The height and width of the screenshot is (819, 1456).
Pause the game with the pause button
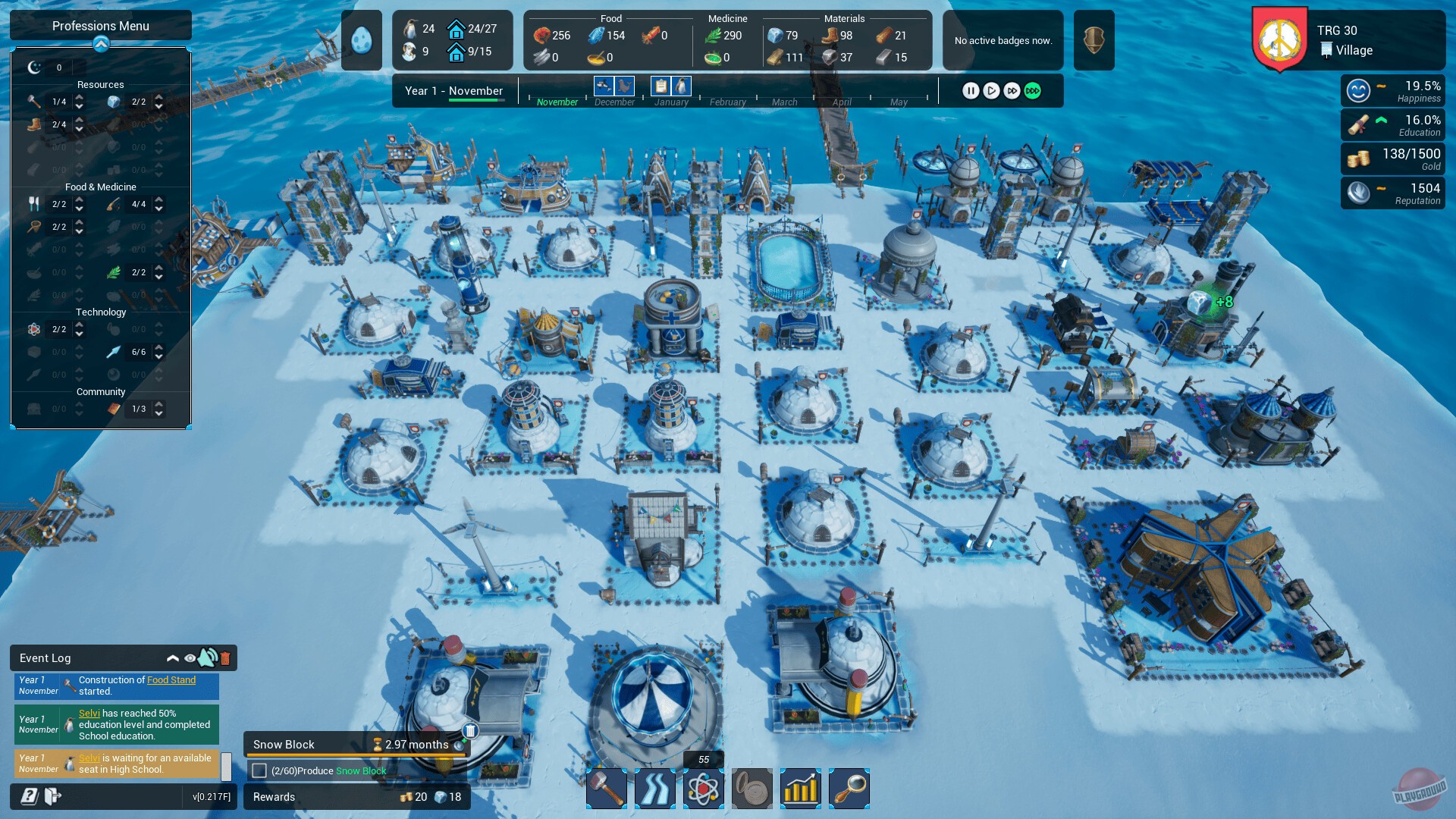point(971,90)
